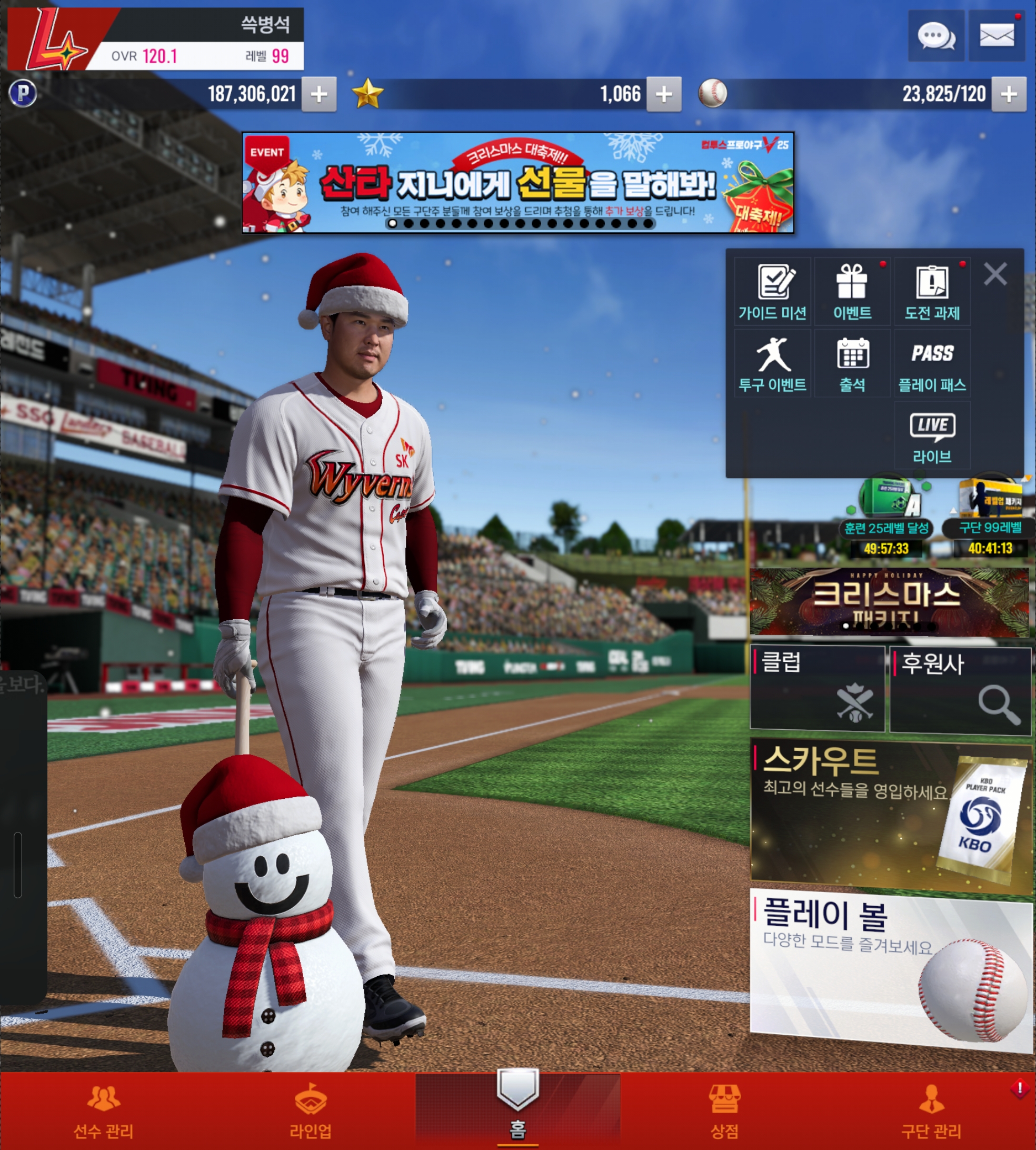
Task: Open the 클럽 club panel
Action: 818,688
